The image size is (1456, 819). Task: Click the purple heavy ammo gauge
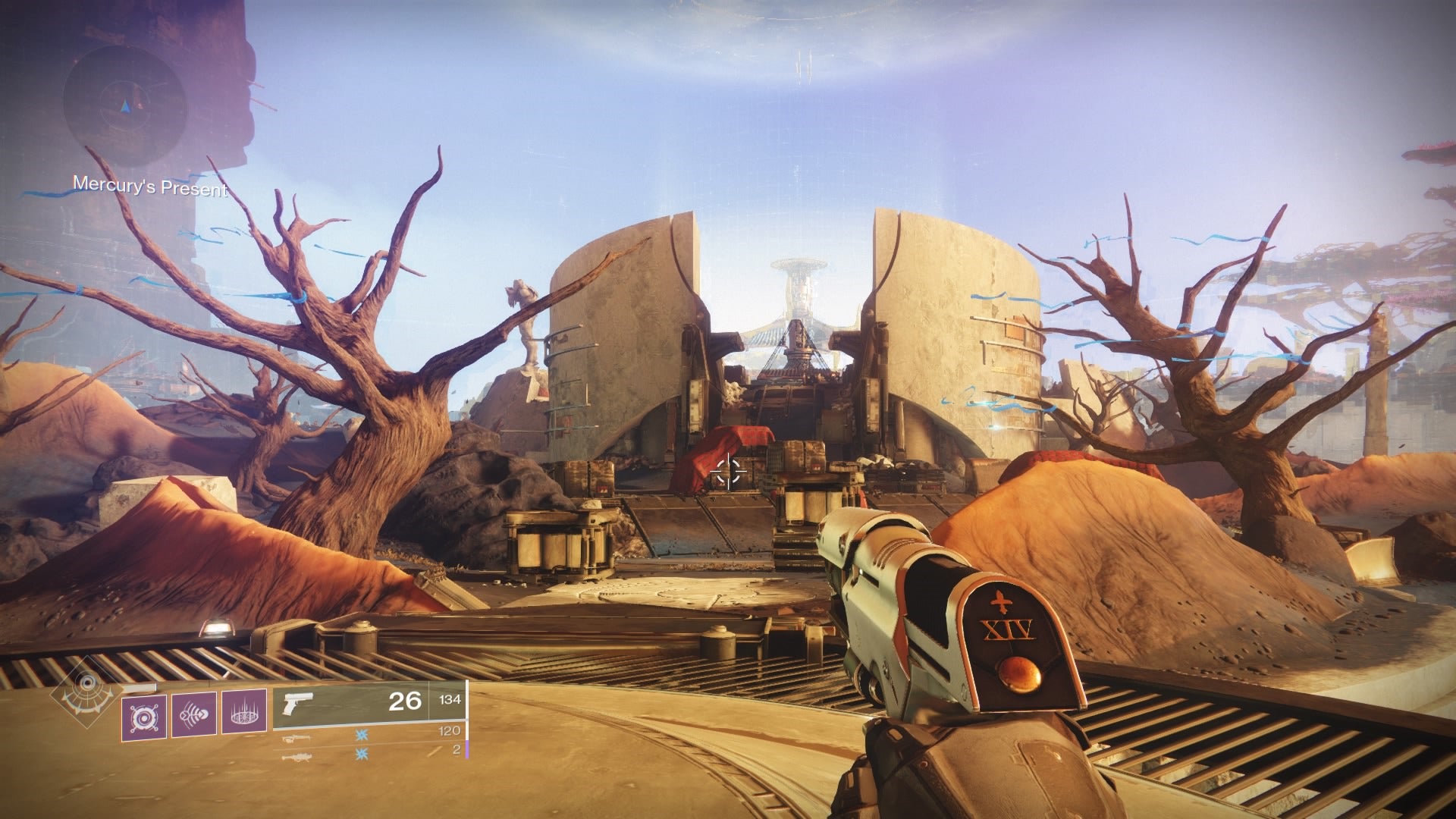click(467, 749)
